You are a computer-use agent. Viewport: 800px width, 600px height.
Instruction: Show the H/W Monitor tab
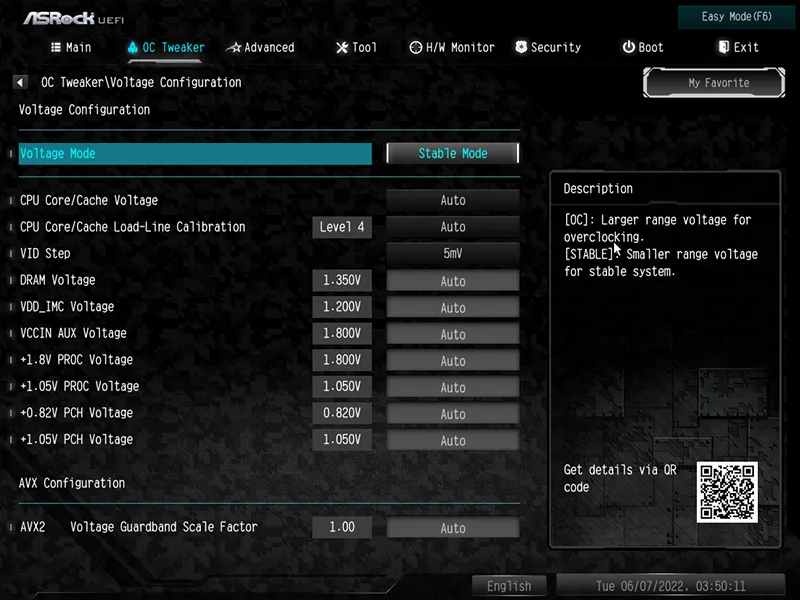click(452, 47)
